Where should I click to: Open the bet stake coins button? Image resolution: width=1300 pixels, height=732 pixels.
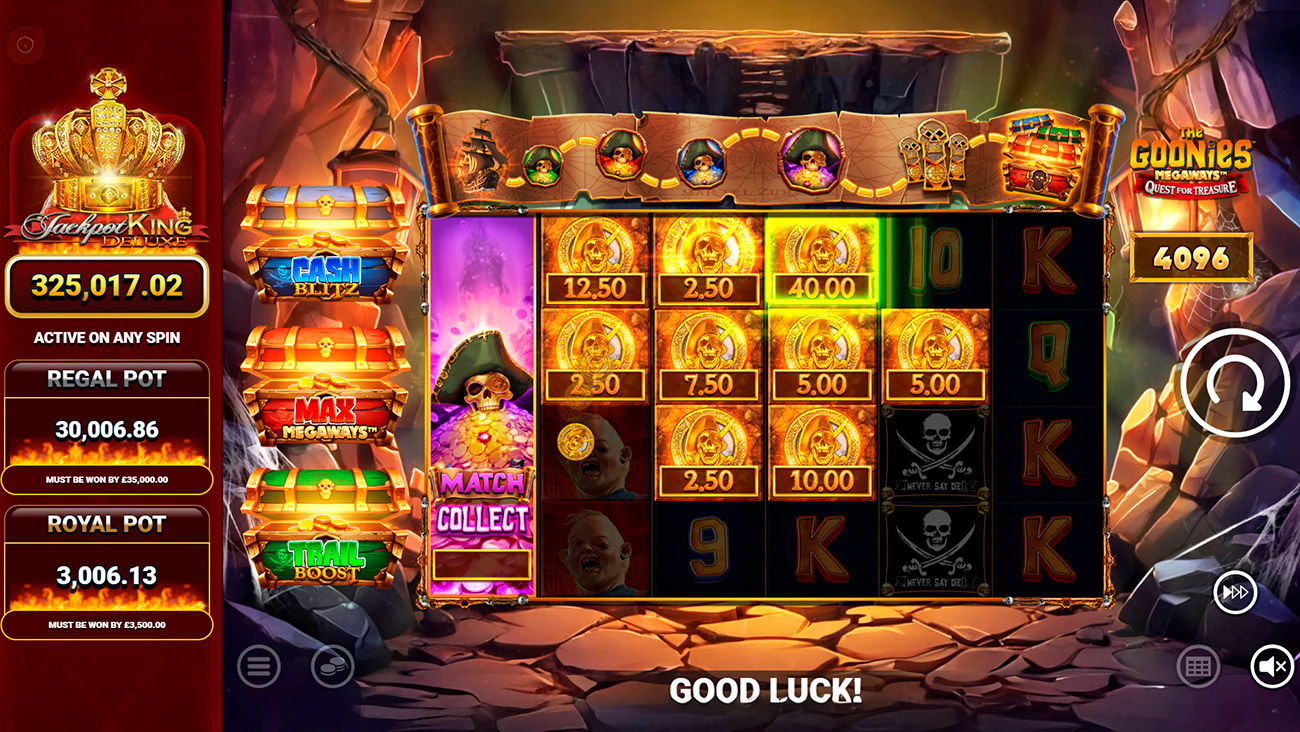(332, 666)
